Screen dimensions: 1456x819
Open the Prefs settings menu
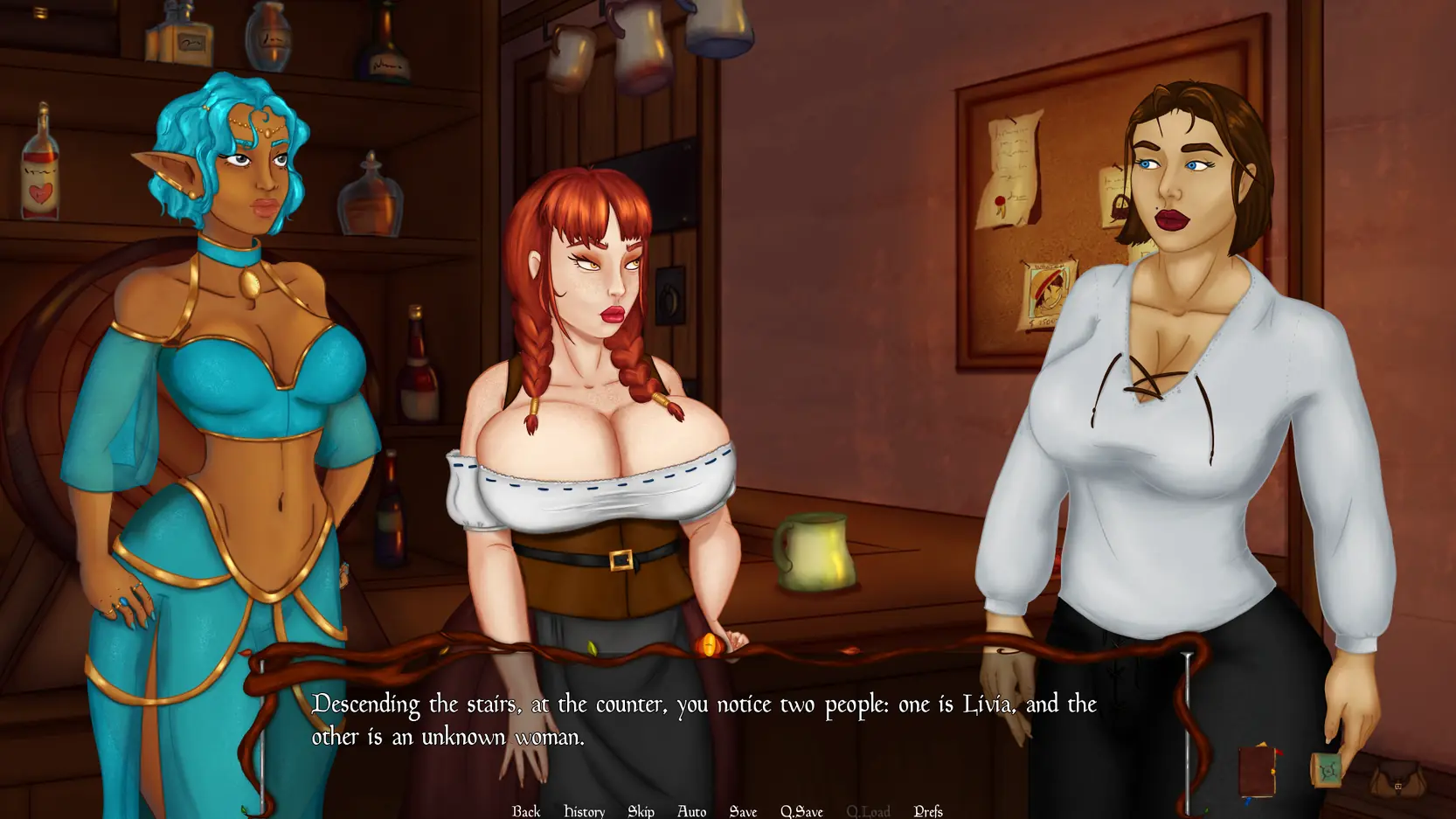[927, 810]
